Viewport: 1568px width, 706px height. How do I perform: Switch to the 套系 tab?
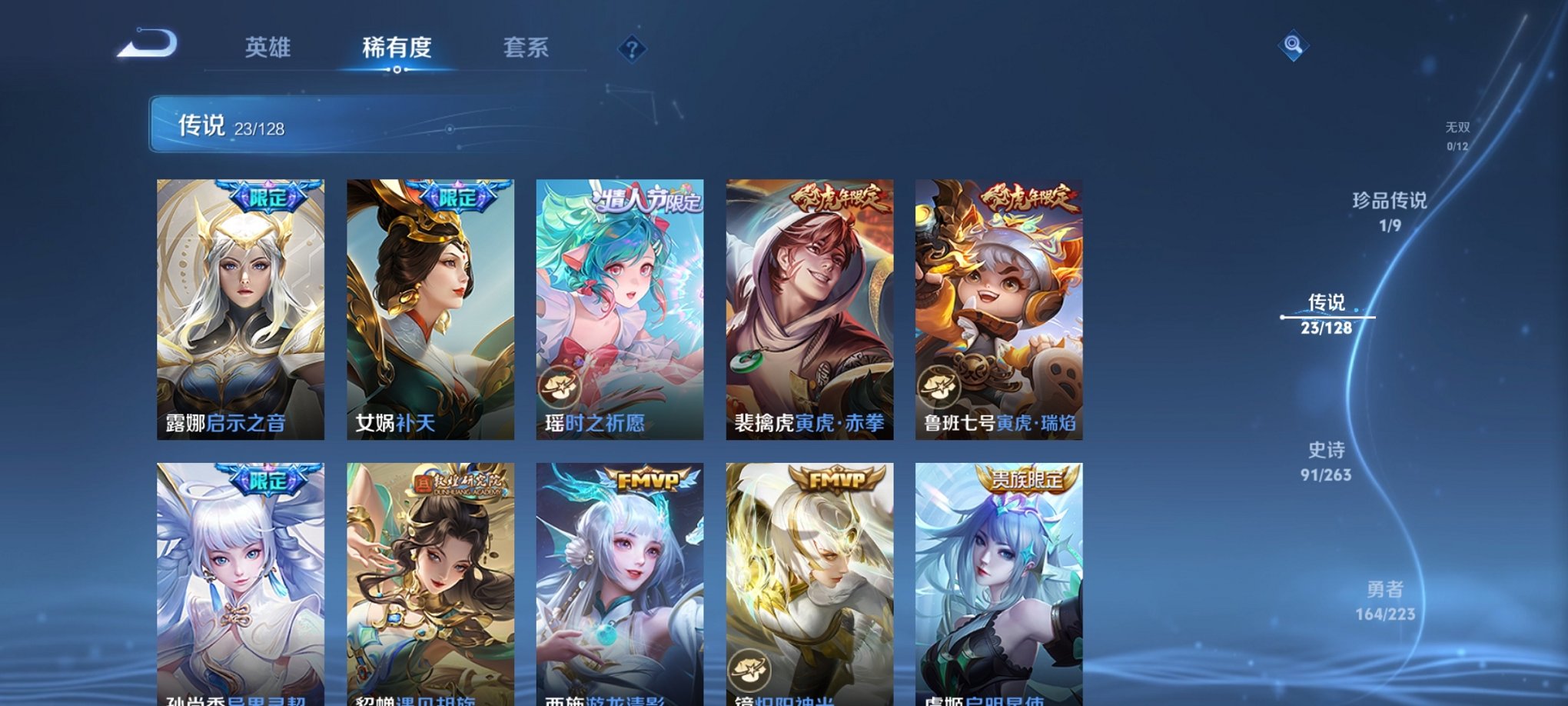click(x=527, y=48)
